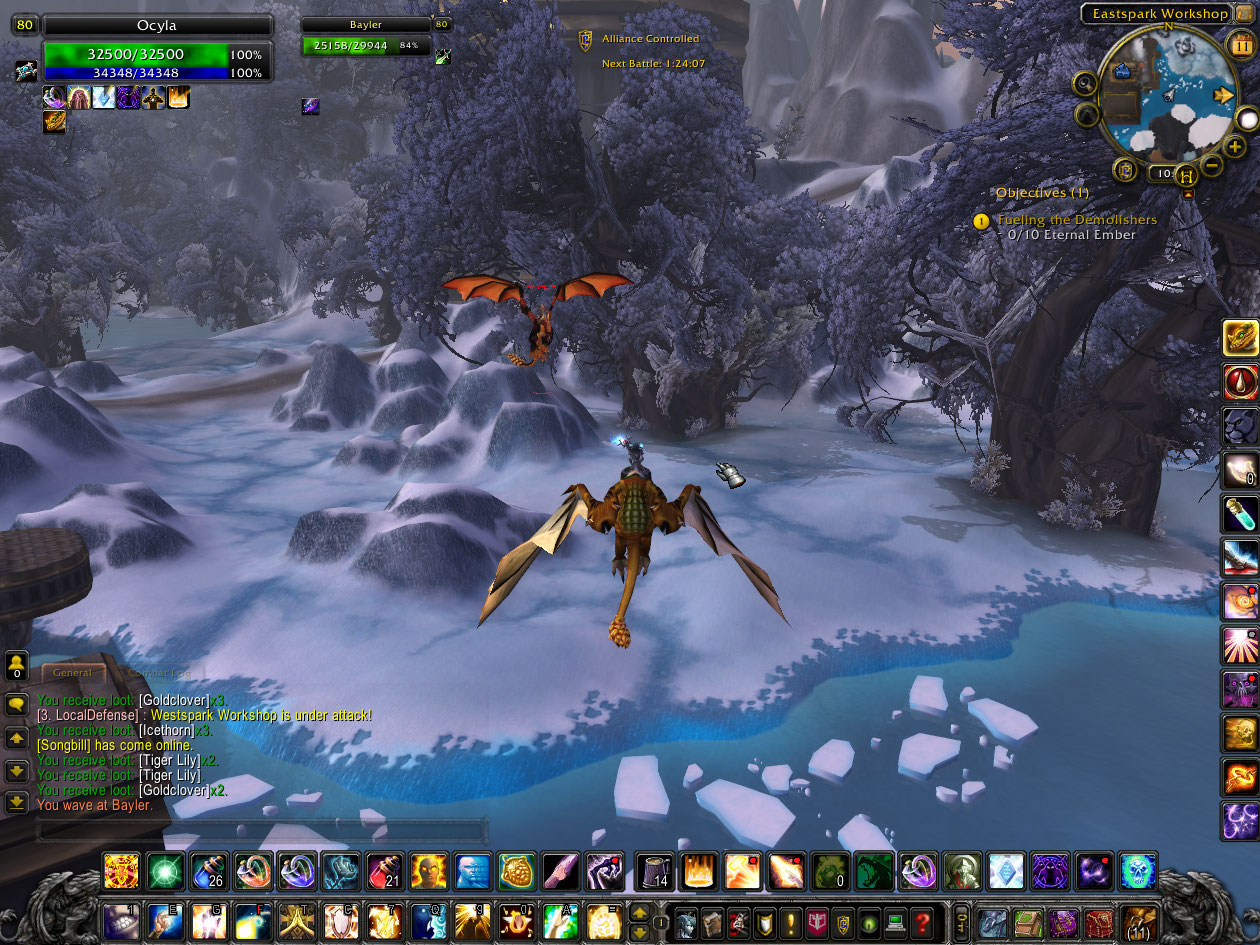Open the chat menu speech bubble button

(16, 705)
